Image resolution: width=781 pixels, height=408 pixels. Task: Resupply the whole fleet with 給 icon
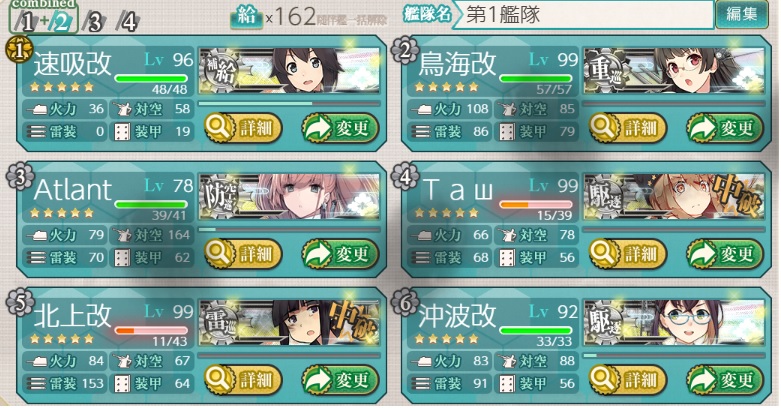246,14
